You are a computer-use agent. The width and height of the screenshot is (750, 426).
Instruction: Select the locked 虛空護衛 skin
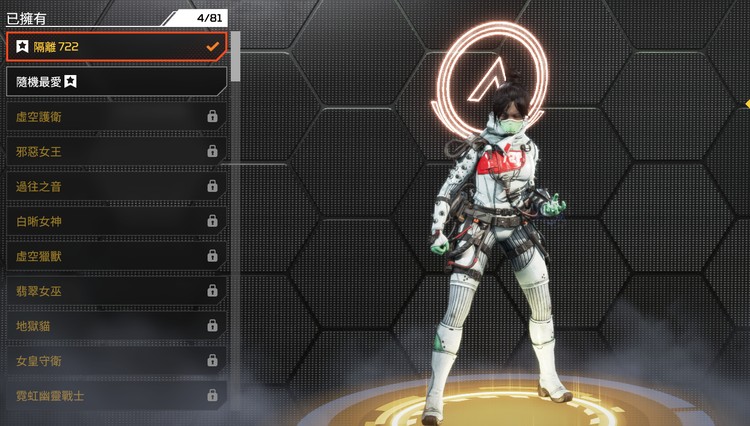click(116, 116)
